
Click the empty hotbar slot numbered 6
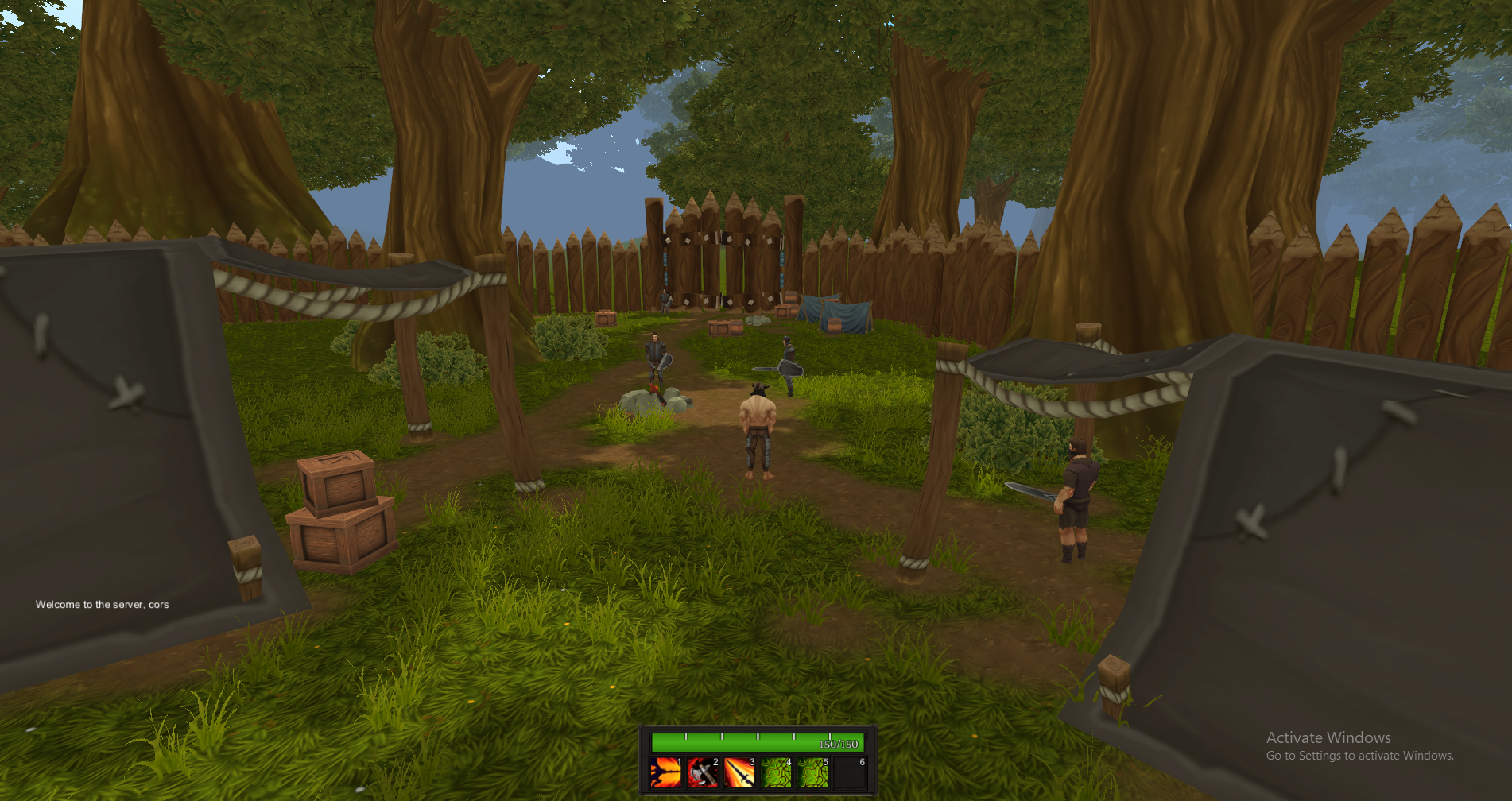[x=851, y=772]
